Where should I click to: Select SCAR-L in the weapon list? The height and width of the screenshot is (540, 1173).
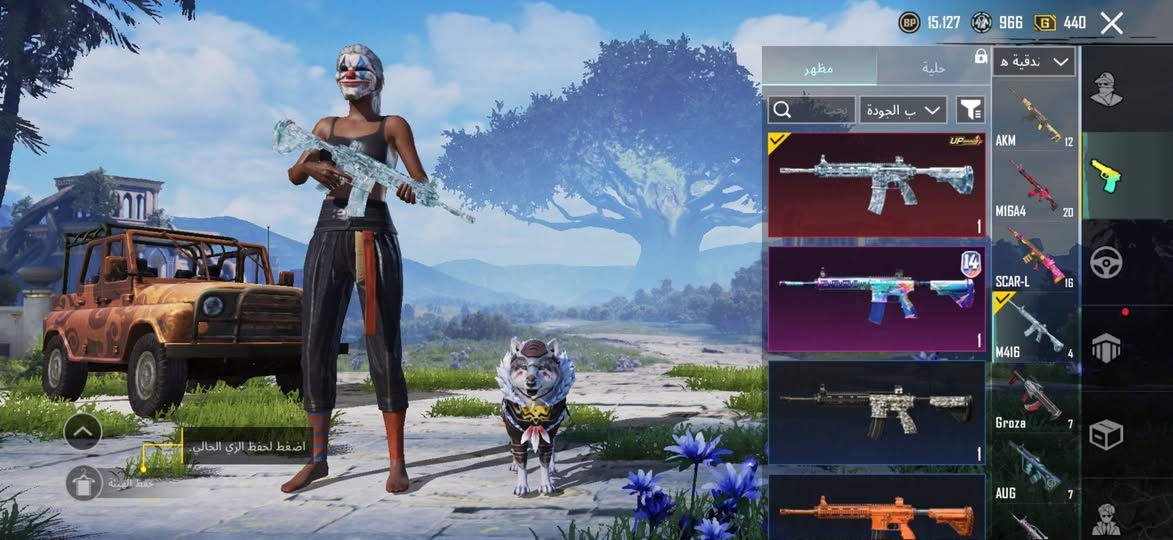1034,258
